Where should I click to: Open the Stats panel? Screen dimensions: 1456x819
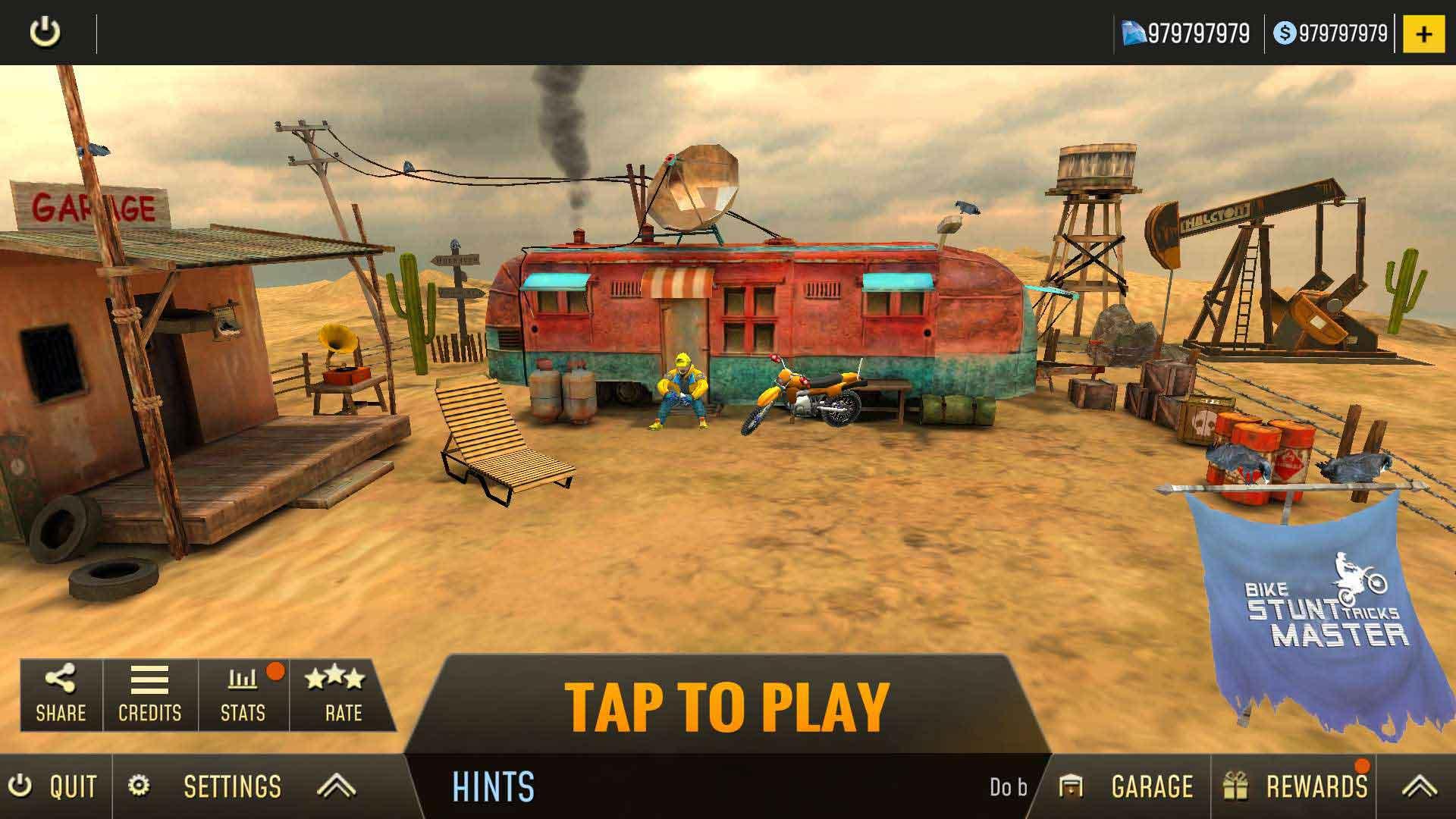tap(243, 694)
